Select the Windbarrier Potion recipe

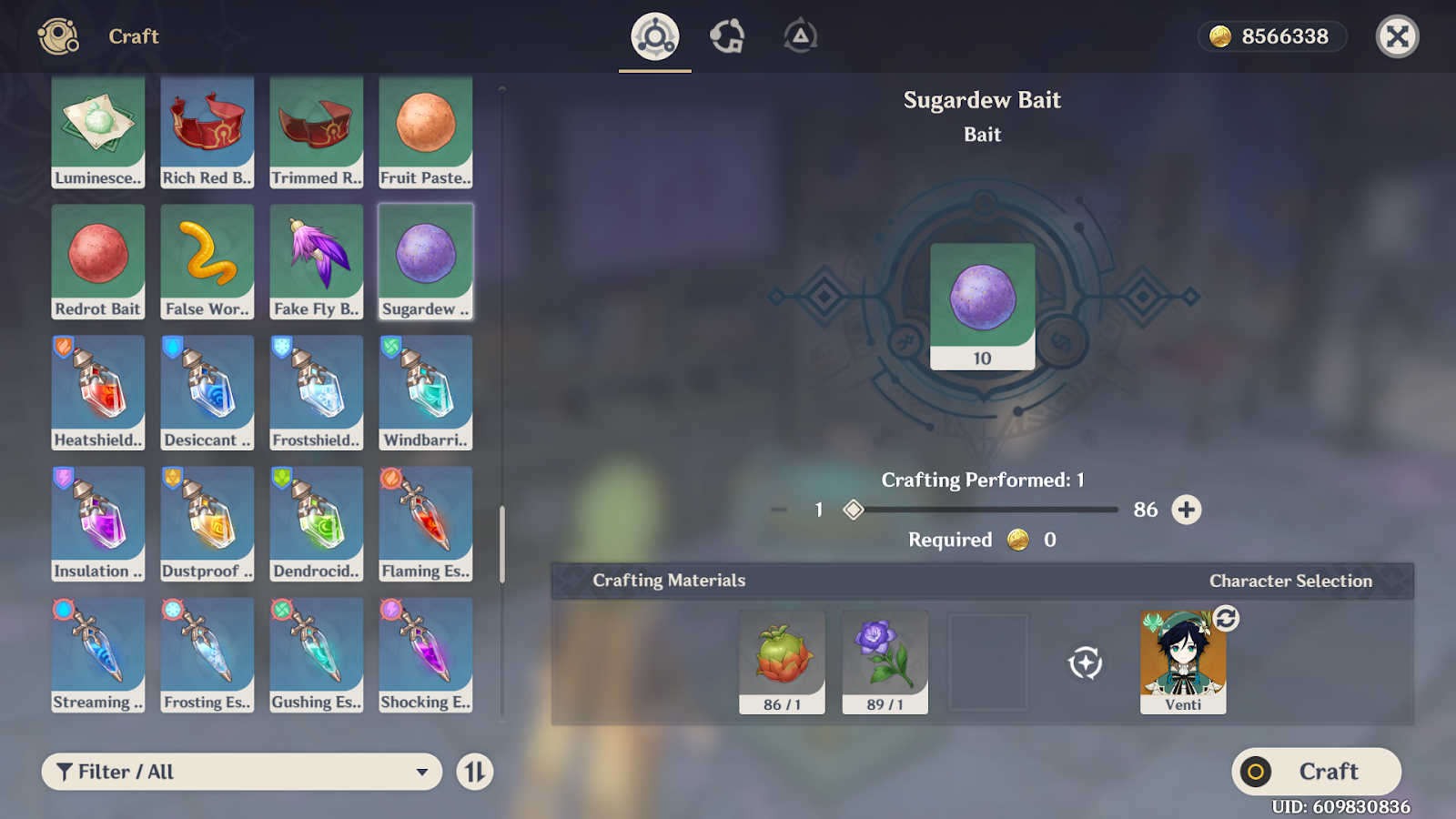[426, 392]
